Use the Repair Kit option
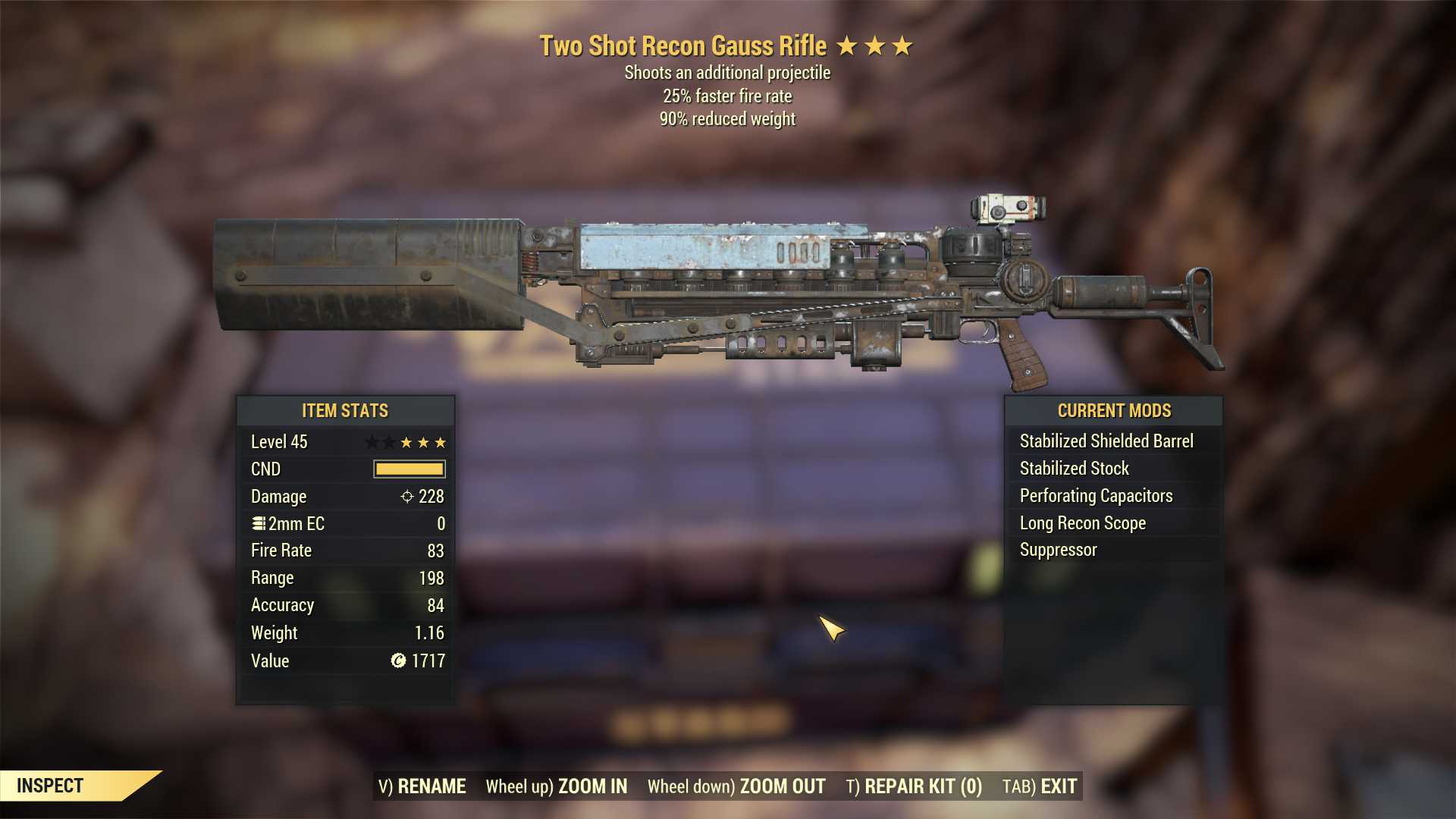This screenshot has height=819, width=1456. (x=914, y=786)
